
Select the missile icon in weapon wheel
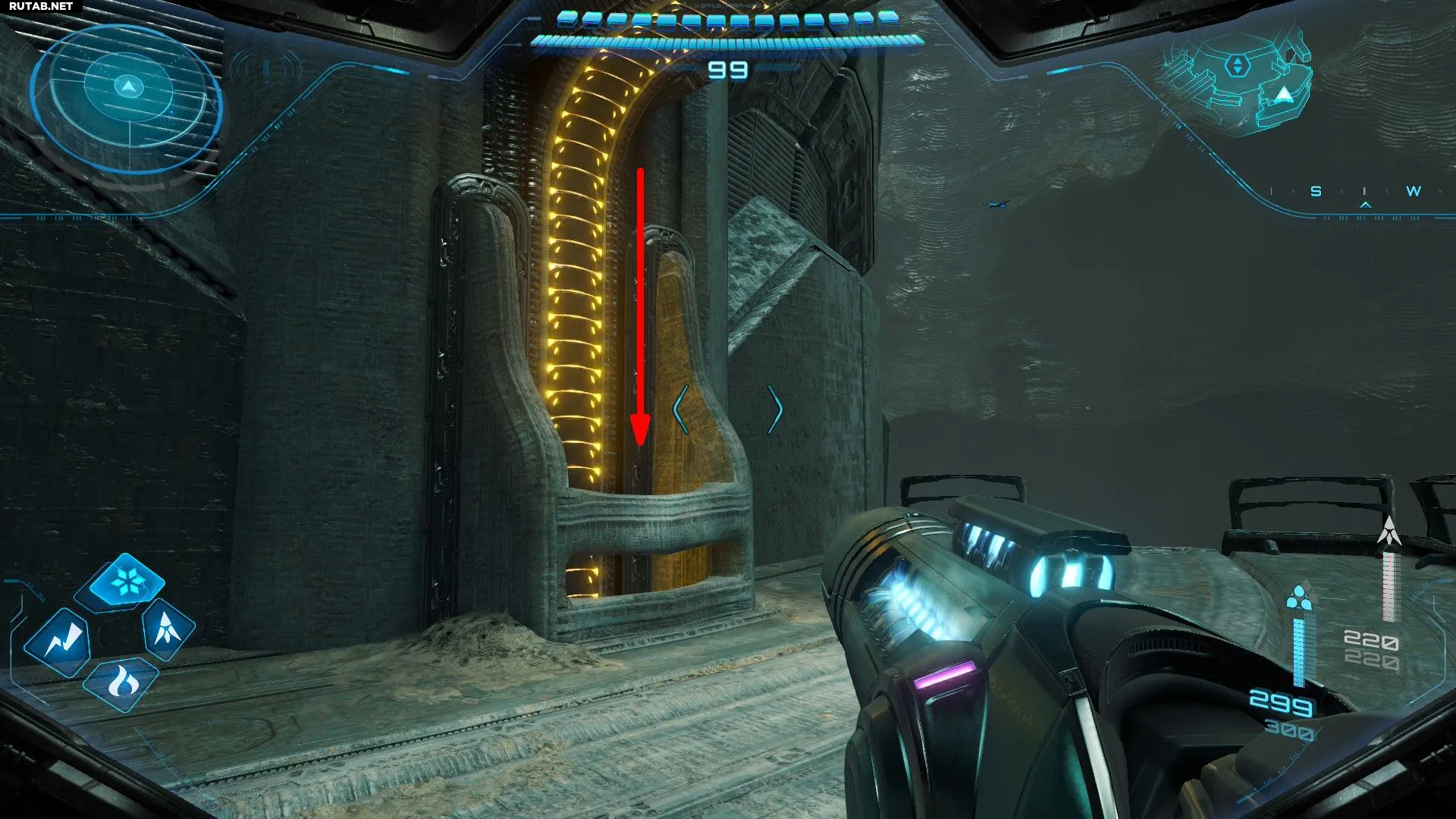click(168, 629)
